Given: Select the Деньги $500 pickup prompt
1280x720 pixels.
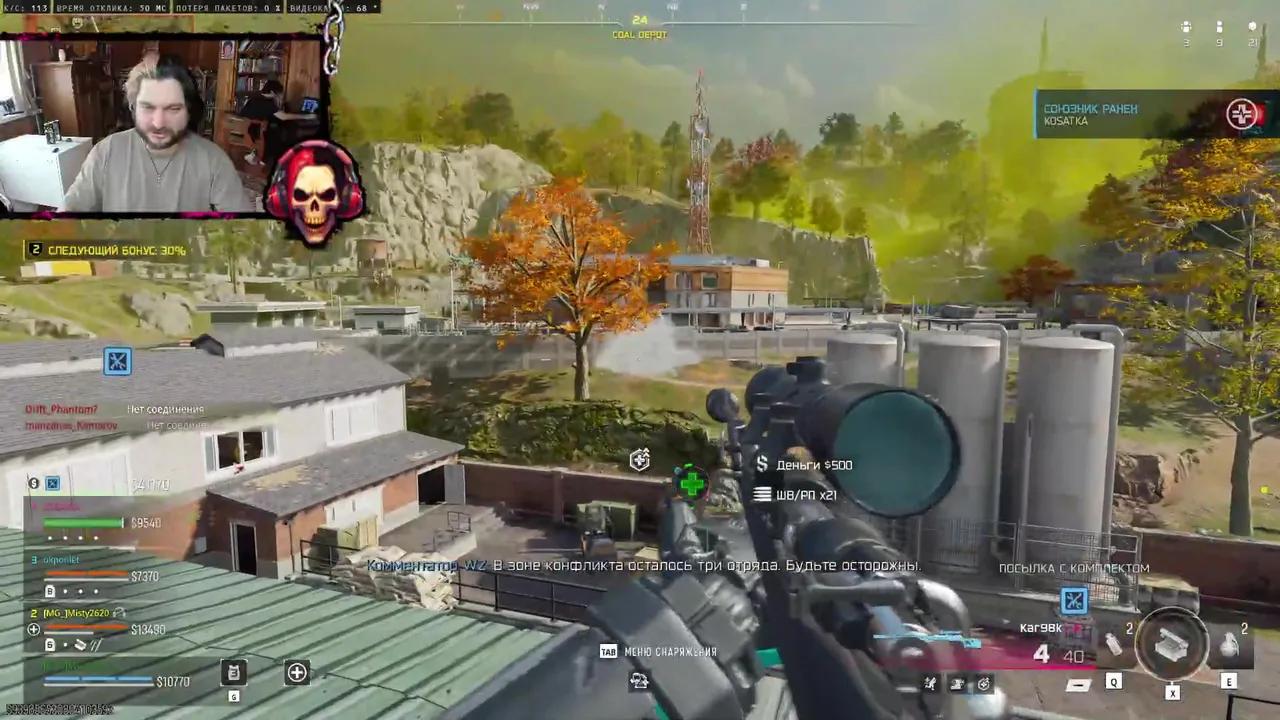Looking at the screenshot, I should [x=813, y=464].
